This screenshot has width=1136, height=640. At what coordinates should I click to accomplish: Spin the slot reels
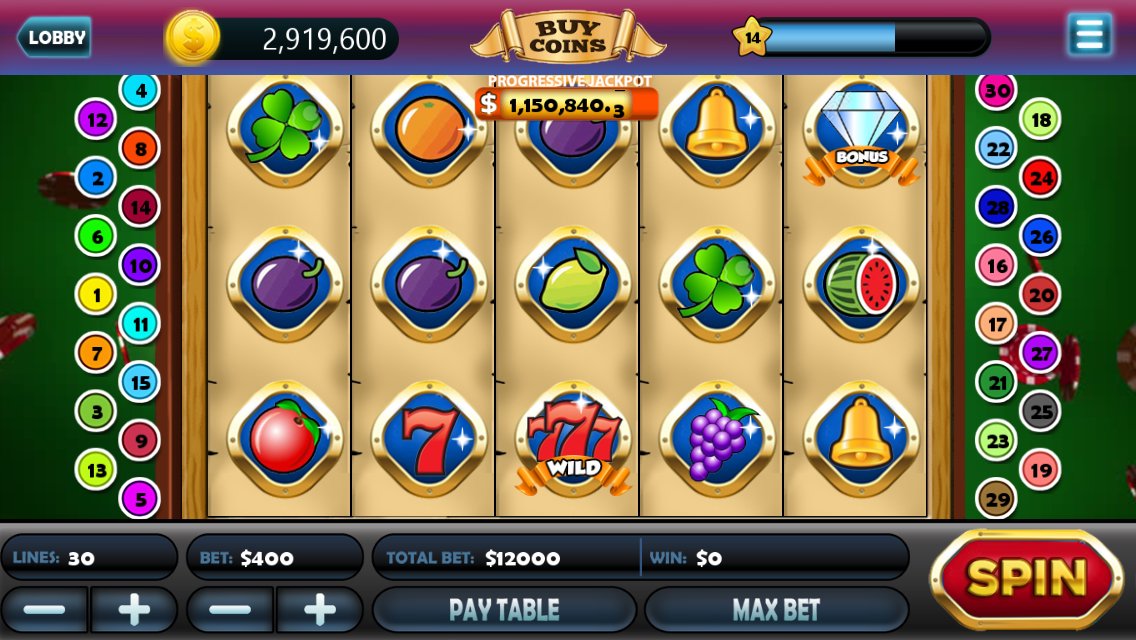point(1026,579)
